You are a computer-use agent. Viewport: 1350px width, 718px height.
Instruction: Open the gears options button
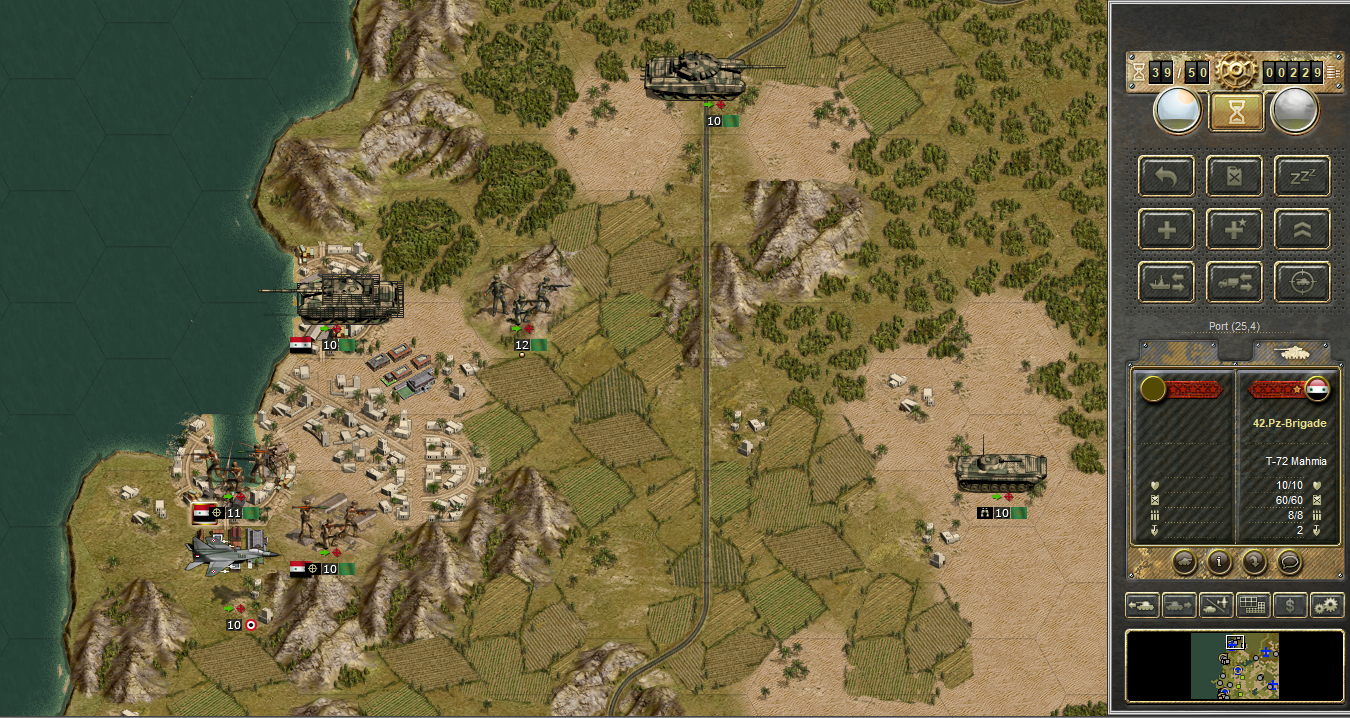pos(1326,605)
